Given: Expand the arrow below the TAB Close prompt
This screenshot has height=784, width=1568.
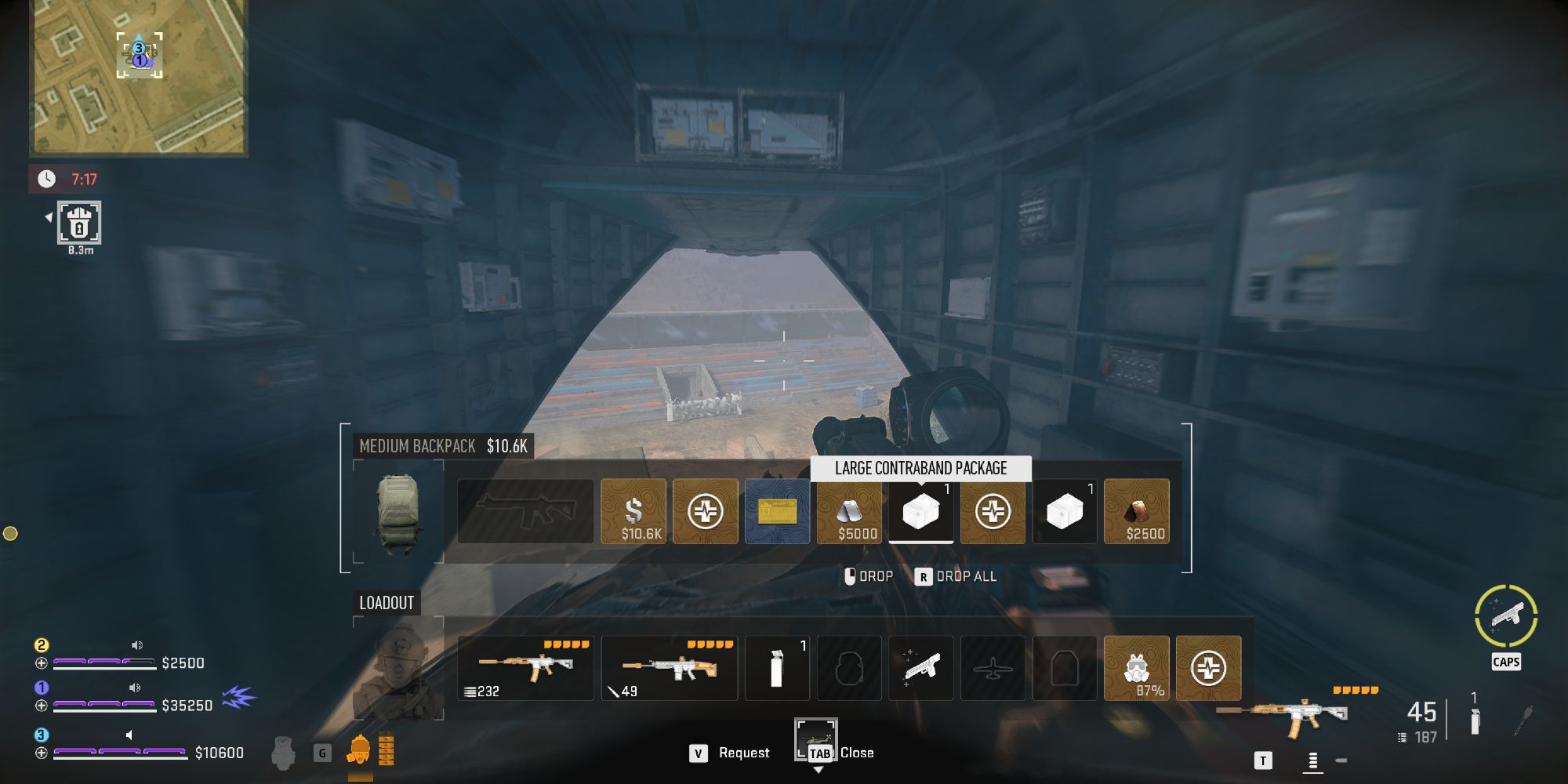Looking at the screenshot, I should tap(820, 771).
